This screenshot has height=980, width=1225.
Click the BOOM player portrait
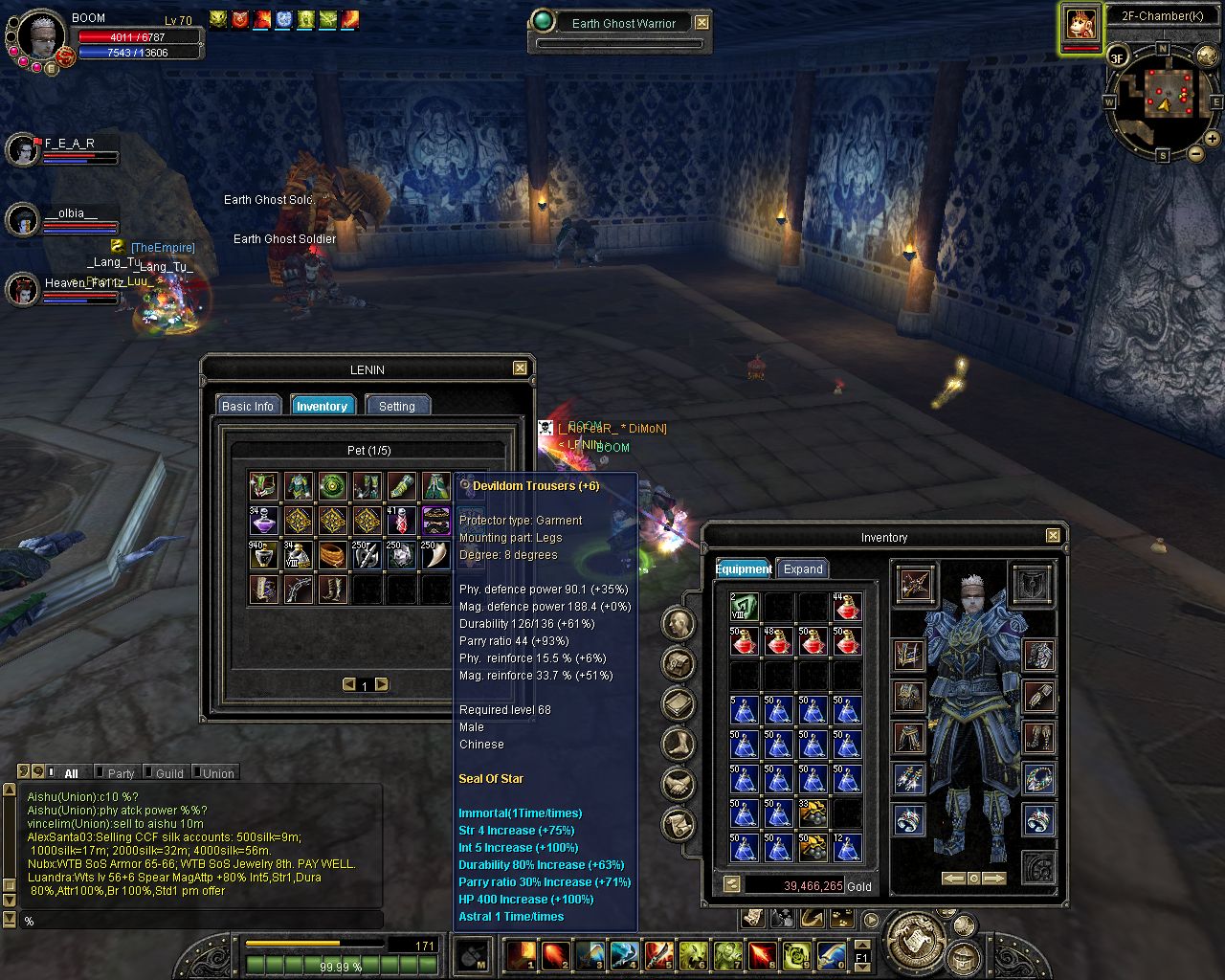40,36
